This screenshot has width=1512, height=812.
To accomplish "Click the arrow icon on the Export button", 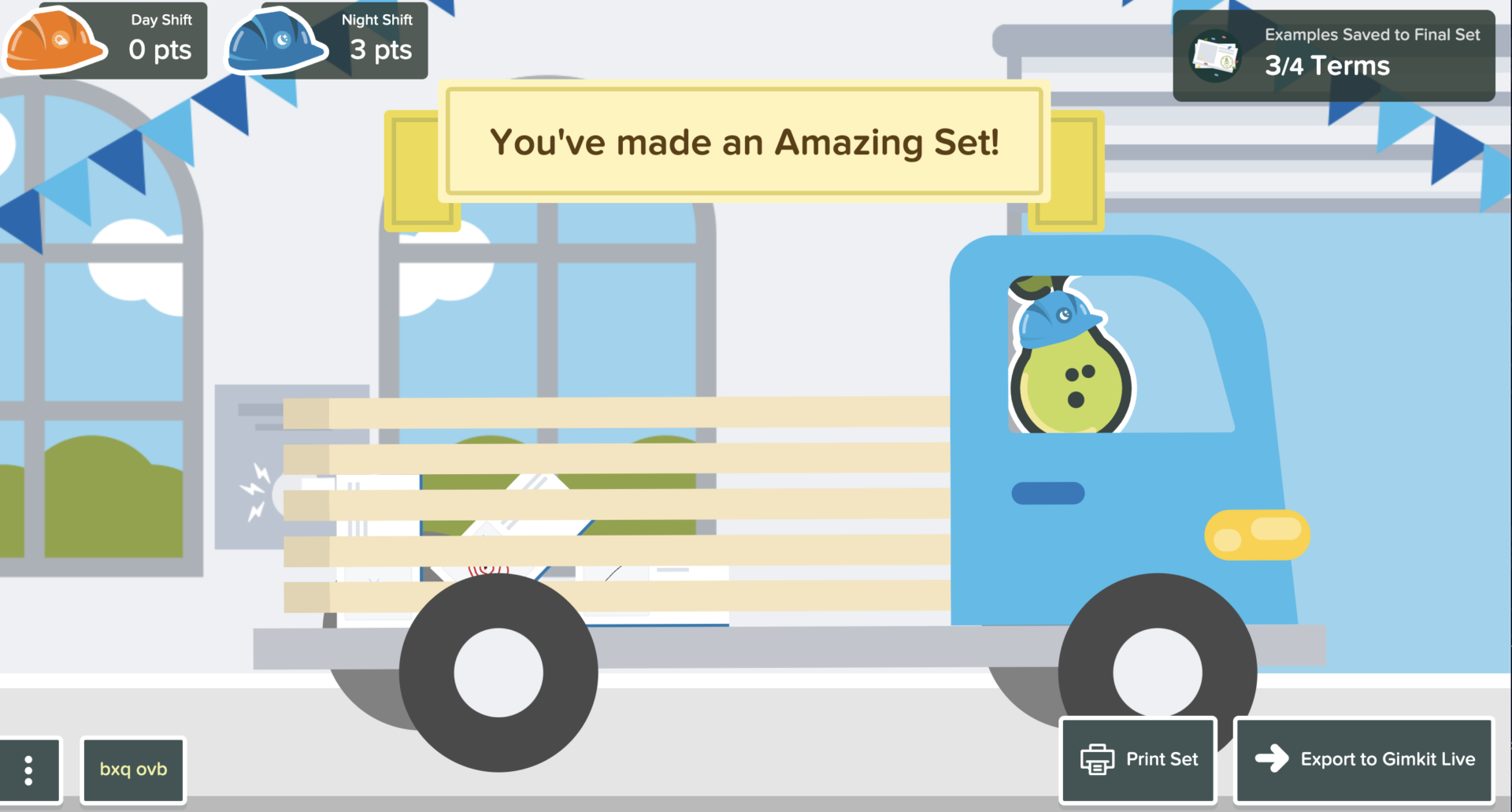I will [x=1271, y=758].
